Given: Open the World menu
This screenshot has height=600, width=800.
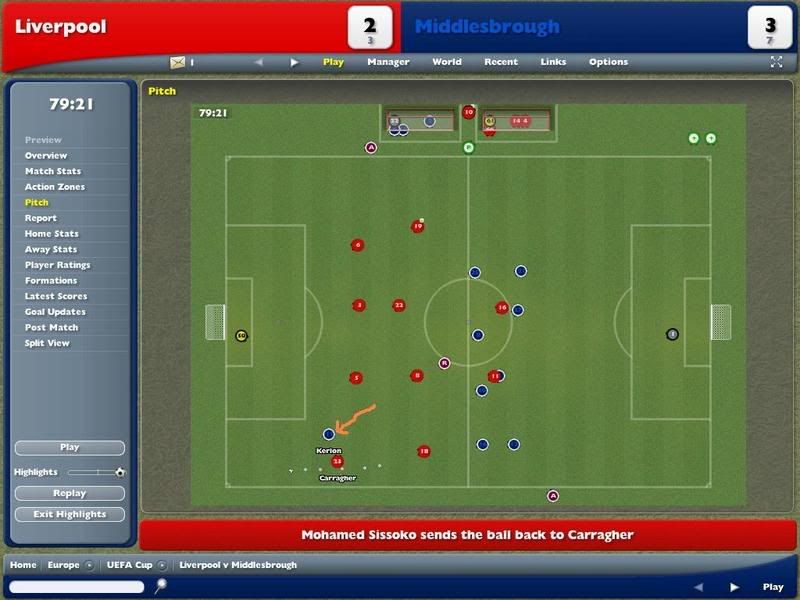Looking at the screenshot, I should tap(446, 62).
